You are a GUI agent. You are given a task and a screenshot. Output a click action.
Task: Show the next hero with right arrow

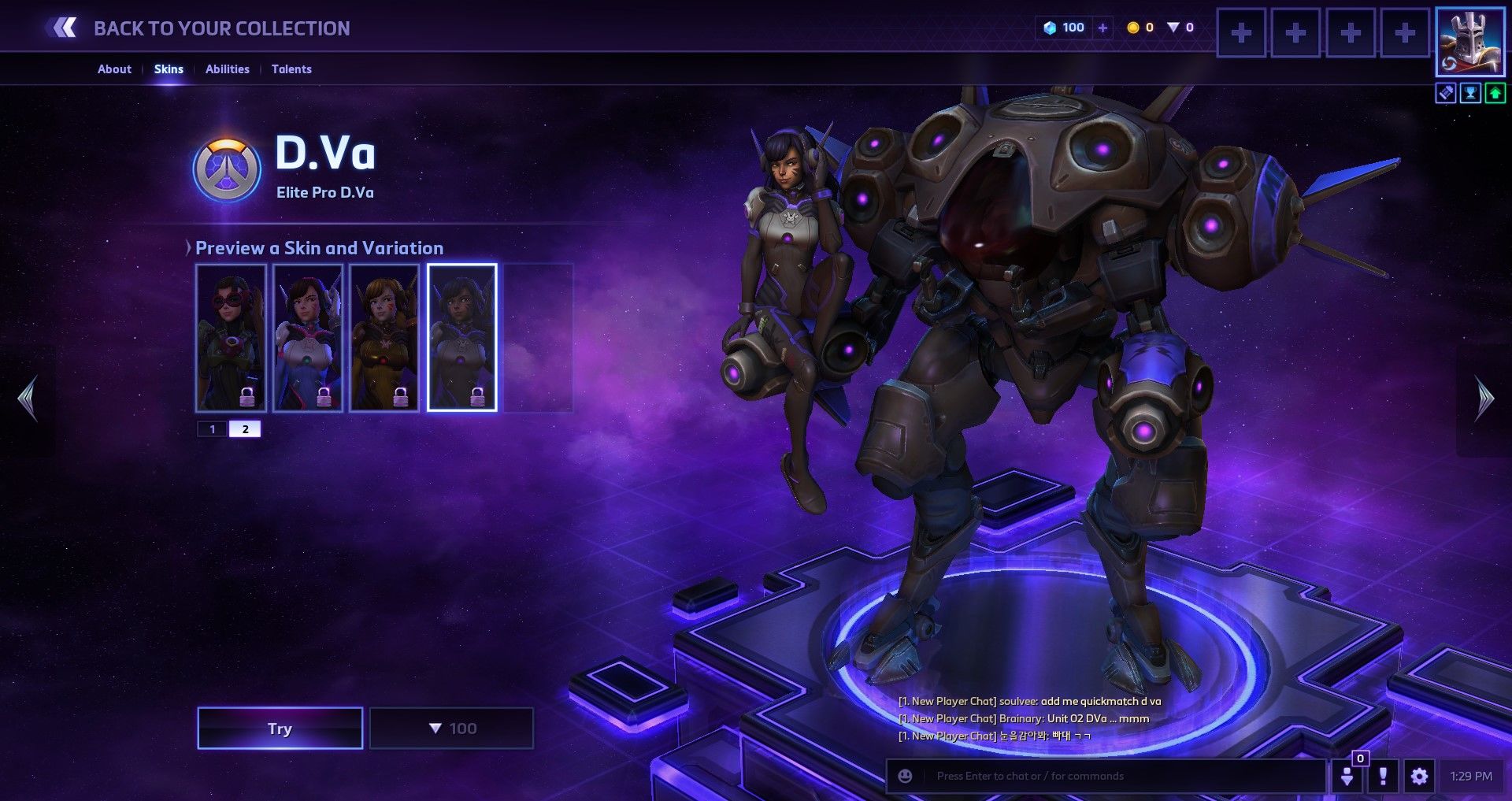[x=1484, y=399]
